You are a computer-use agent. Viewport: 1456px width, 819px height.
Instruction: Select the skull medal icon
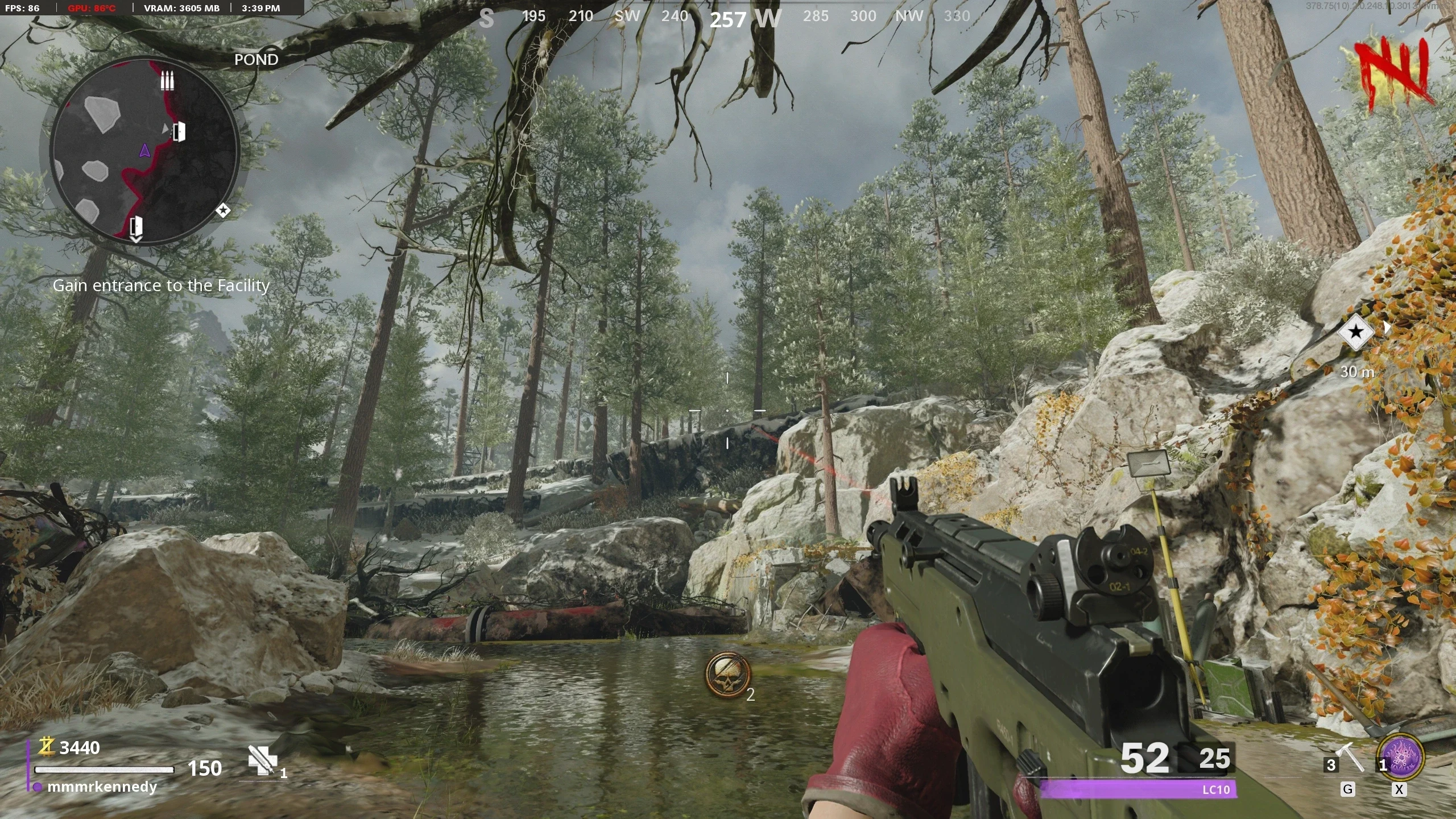(727, 675)
